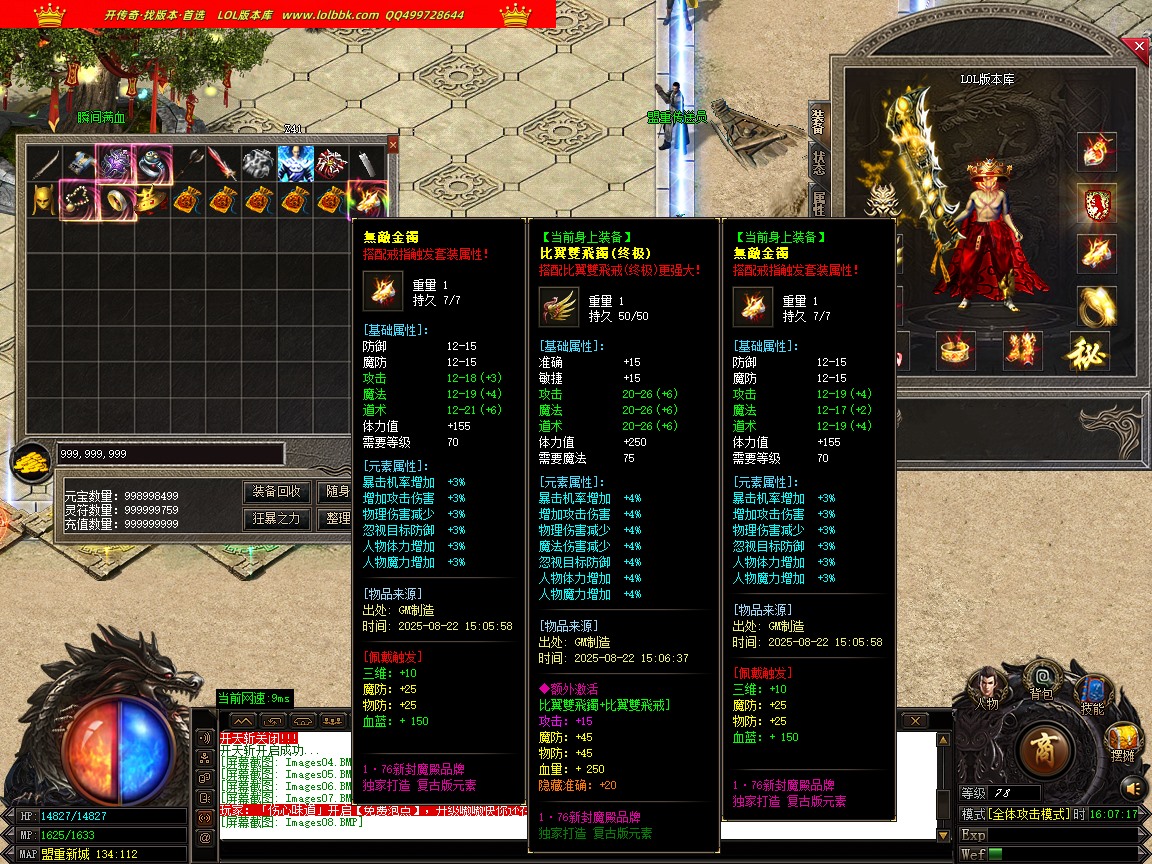
Task: Select the golden mask in inventory
Action: pyautogui.click(x=41, y=200)
